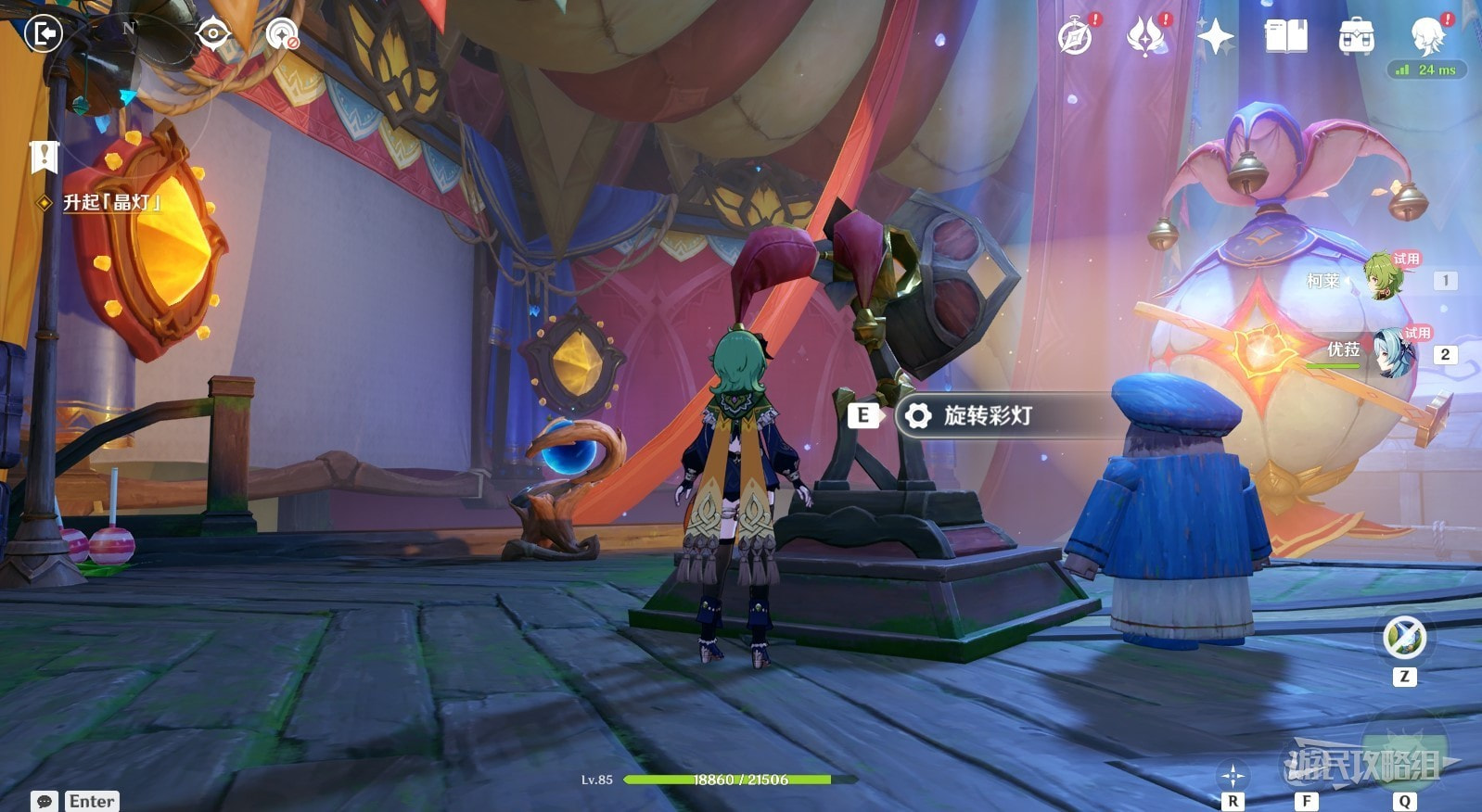Open the backpack inventory icon

pyautogui.click(x=1356, y=37)
